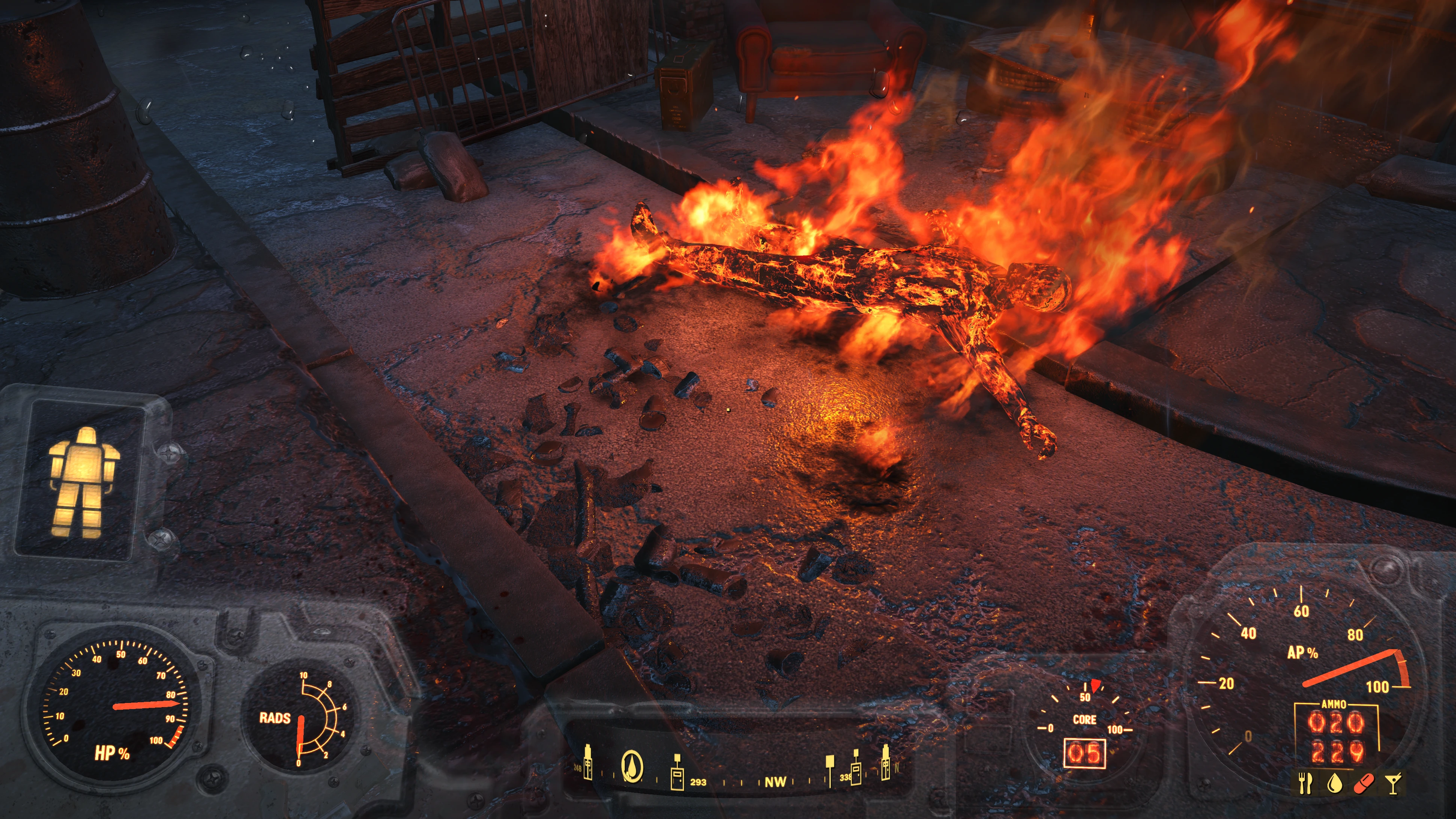1456x819 pixels.
Task: Click the martini glass alcohol icon
Action: [1393, 783]
